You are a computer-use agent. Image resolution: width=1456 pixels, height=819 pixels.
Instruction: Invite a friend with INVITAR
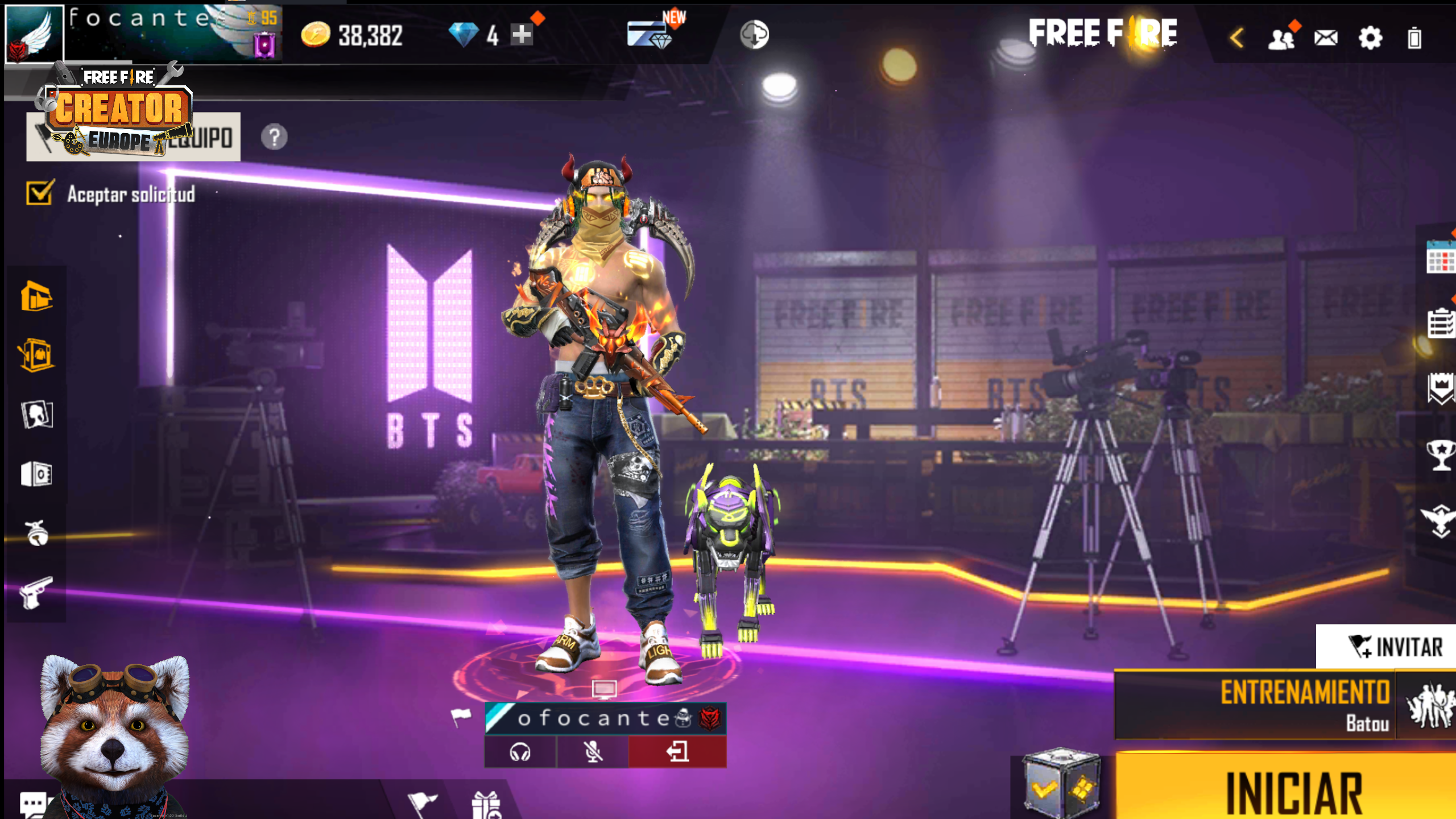click(x=1393, y=647)
